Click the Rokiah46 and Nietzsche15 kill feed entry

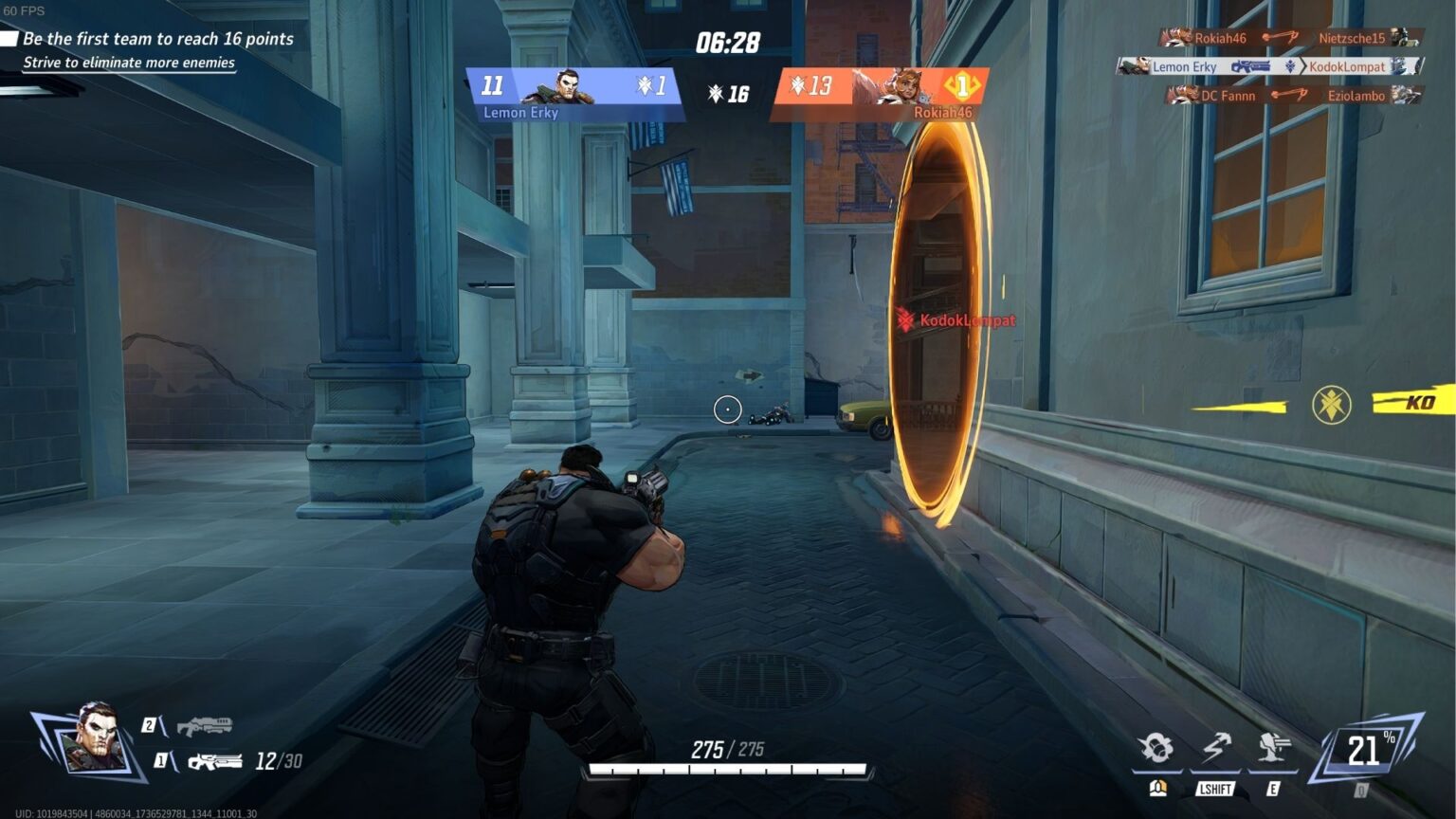tap(1289, 38)
